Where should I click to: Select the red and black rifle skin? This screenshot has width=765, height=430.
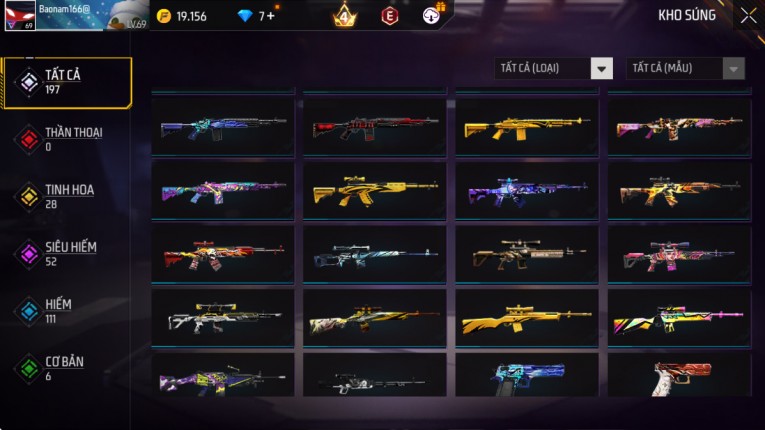point(376,127)
